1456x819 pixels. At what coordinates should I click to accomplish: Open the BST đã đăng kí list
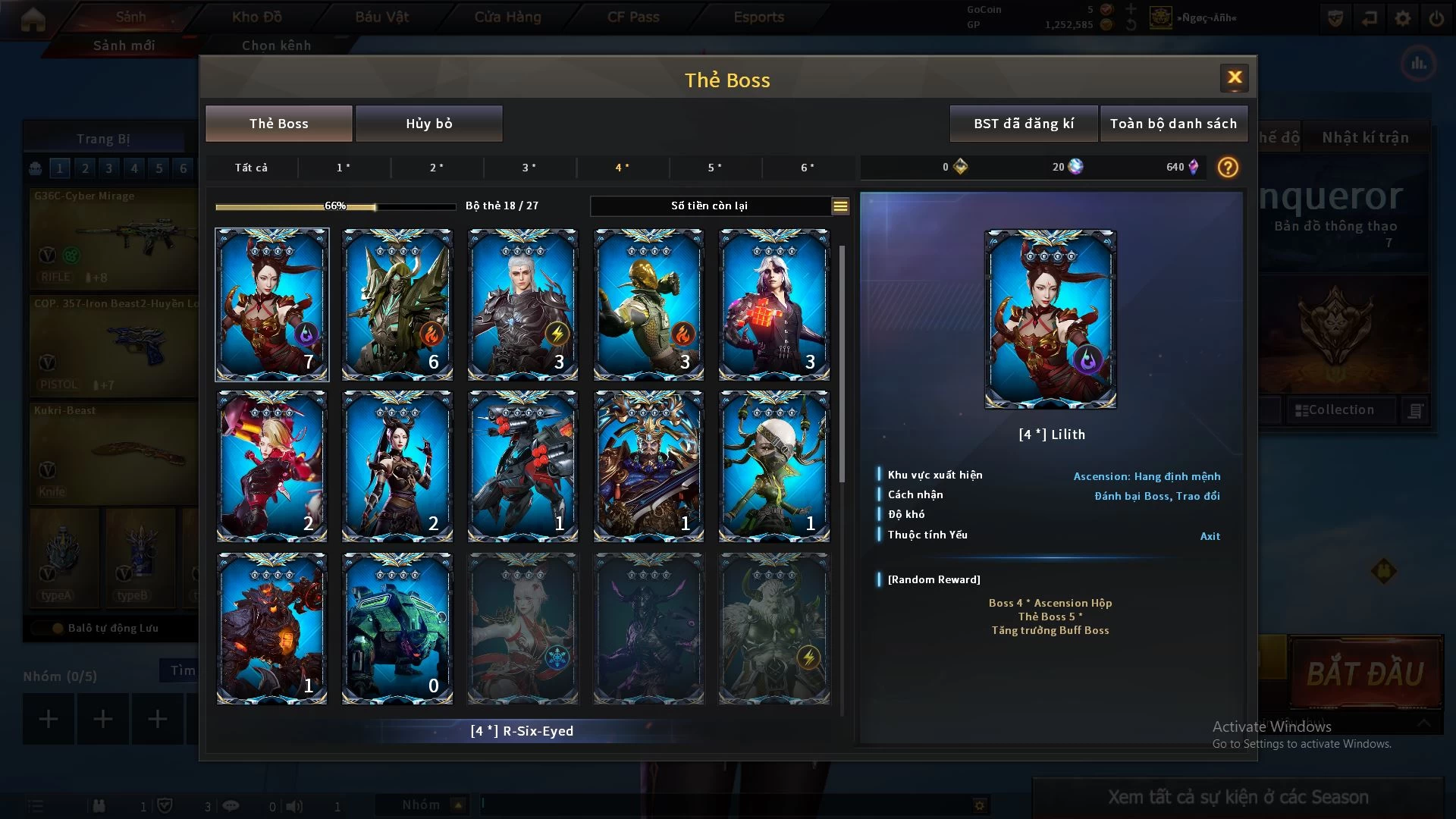coord(1023,124)
